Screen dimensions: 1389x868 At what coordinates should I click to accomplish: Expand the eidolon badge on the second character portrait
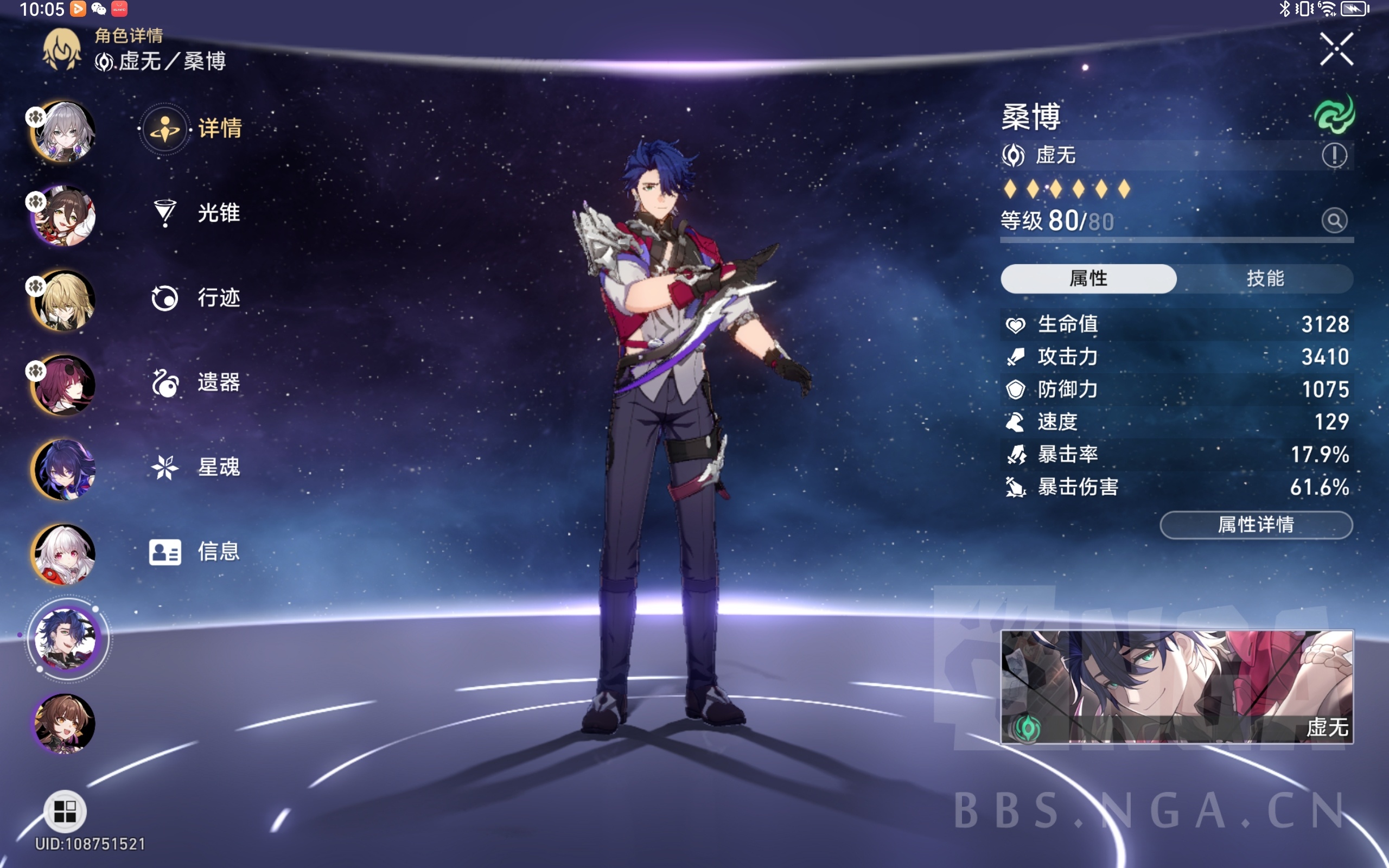pyautogui.click(x=36, y=201)
